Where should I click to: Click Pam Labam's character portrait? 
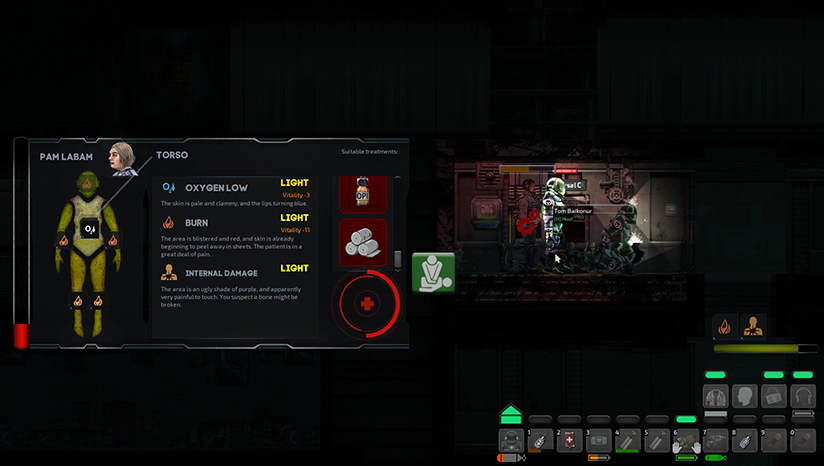click(121, 154)
